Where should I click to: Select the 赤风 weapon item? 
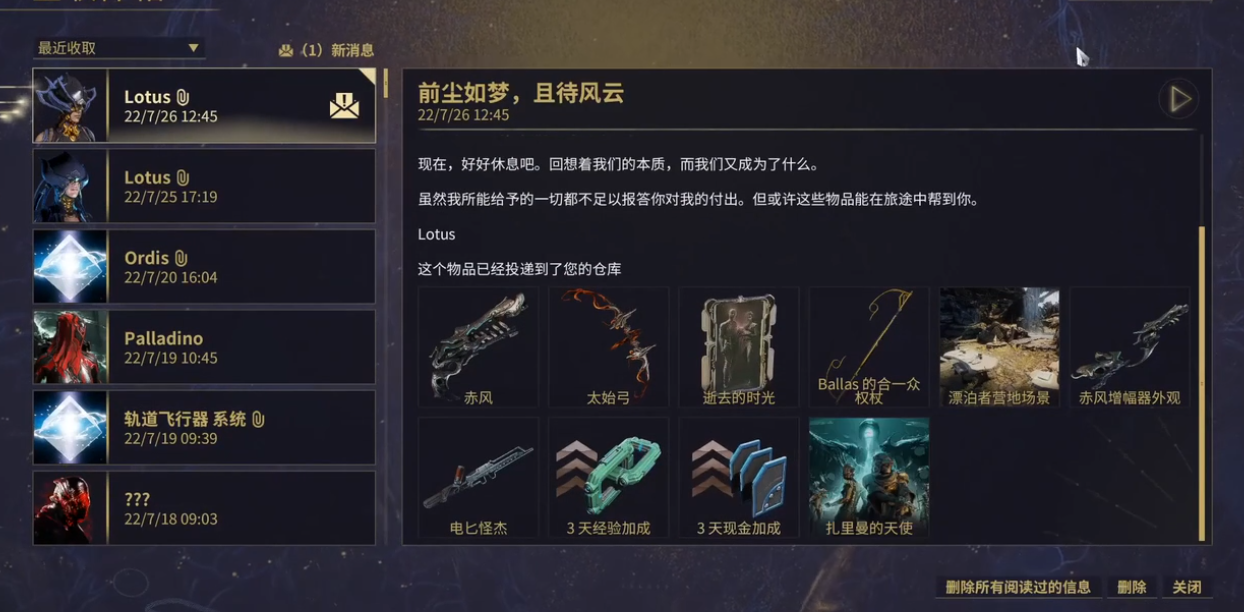(x=478, y=347)
